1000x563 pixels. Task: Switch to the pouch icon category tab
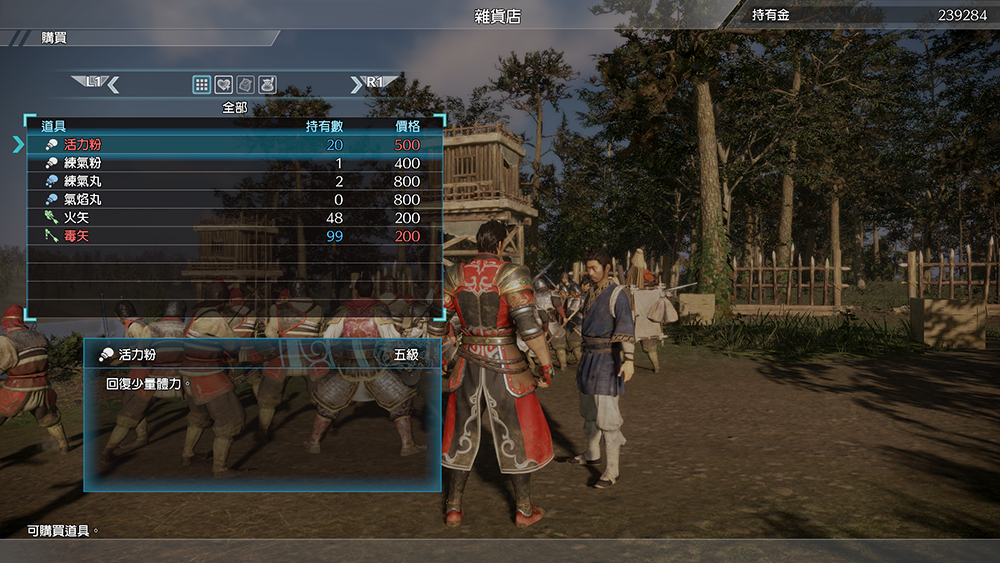tap(267, 85)
